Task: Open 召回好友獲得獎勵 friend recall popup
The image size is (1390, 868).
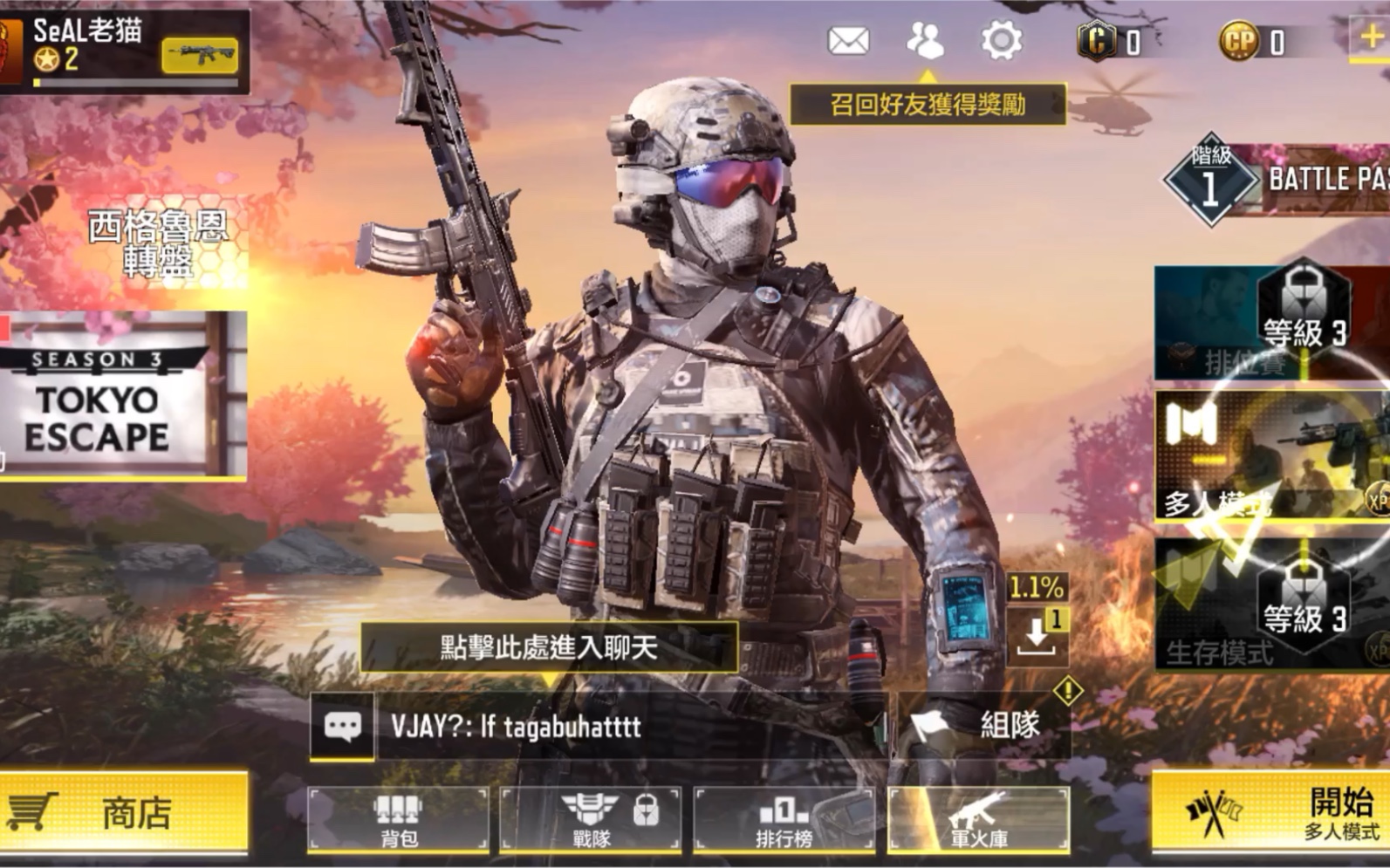Action: tap(928, 101)
